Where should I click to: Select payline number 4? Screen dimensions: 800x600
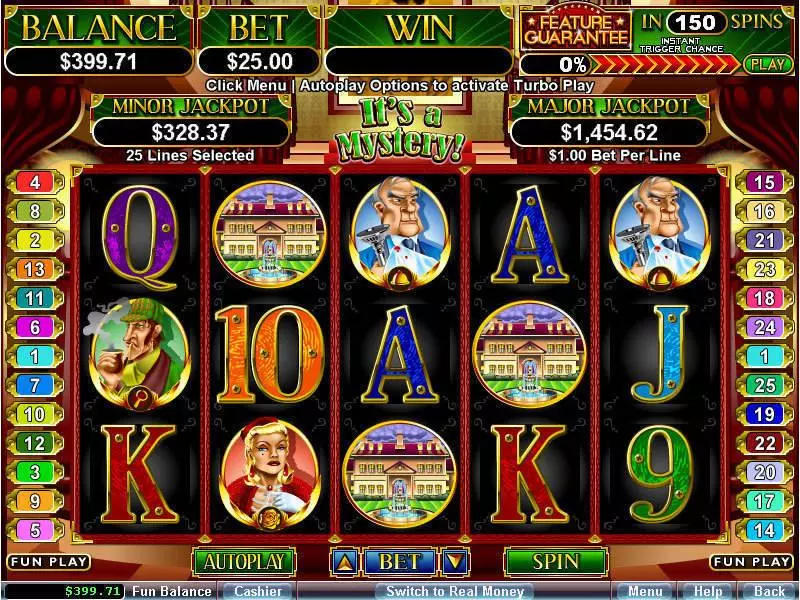[x=35, y=182]
